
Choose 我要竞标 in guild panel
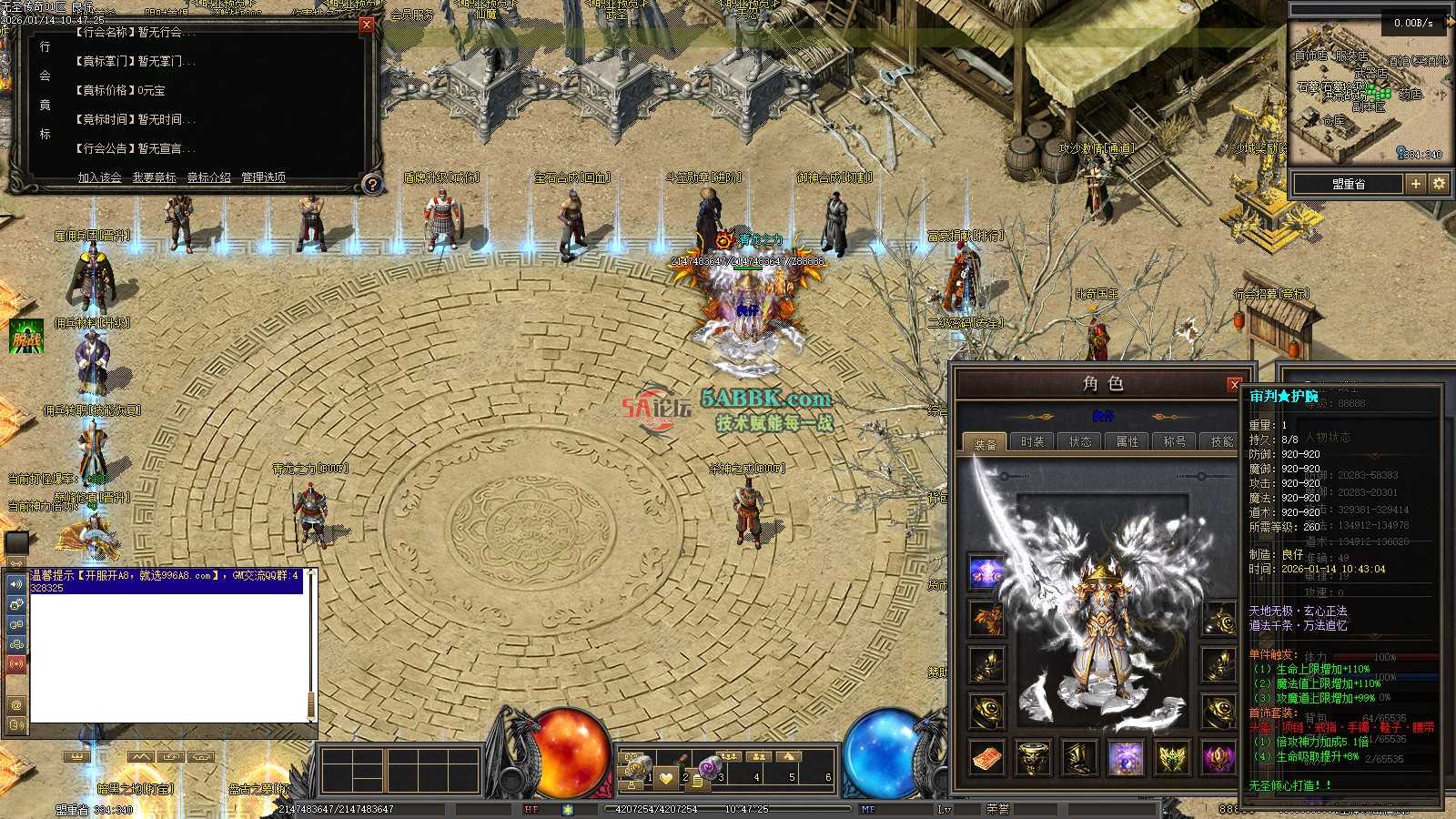click(155, 177)
